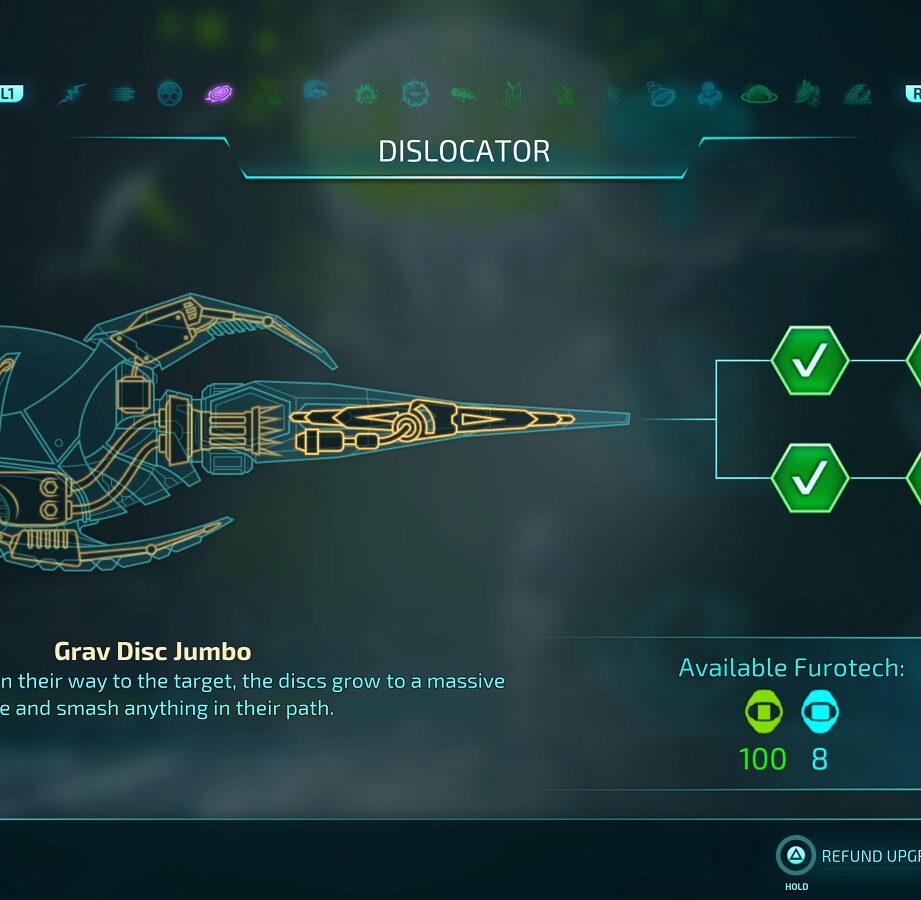Pick the blue robot figure weapon icon
Image resolution: width=921 pixels, height=900 pixels.
click(710, 94)
